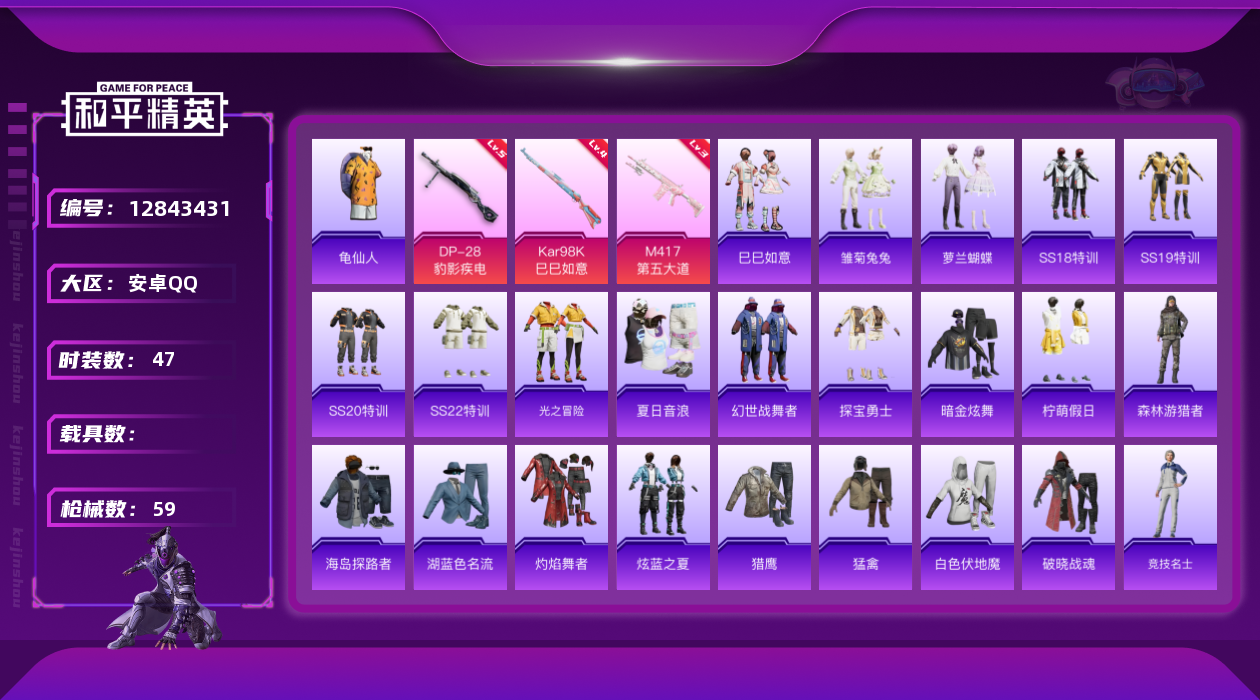Pick the 森林游猎者 outfit card
Screen dimensions: 1260x700
coord(1170,364)
